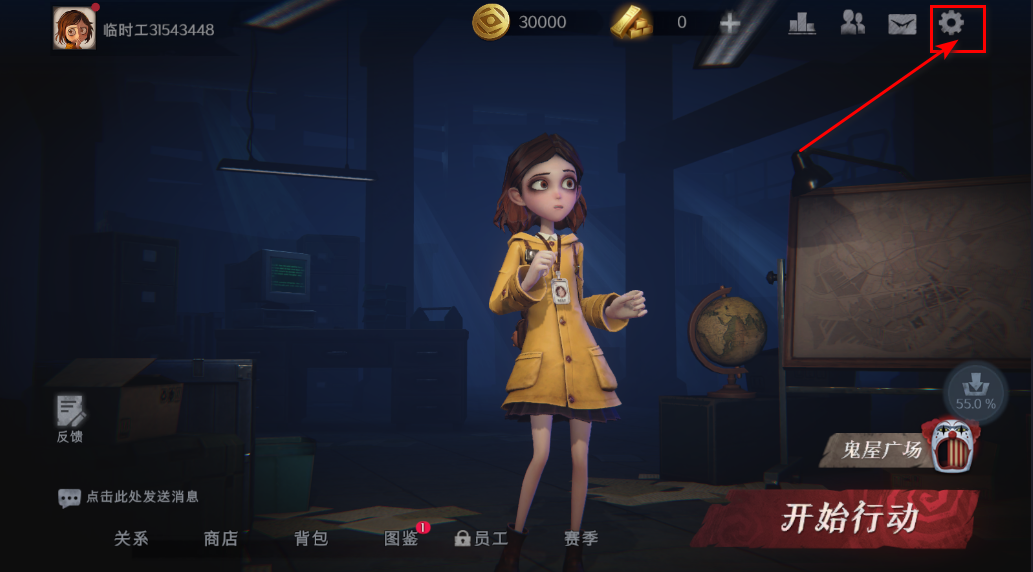
Task: Open the friends icon
Action: tap(852, 23)
